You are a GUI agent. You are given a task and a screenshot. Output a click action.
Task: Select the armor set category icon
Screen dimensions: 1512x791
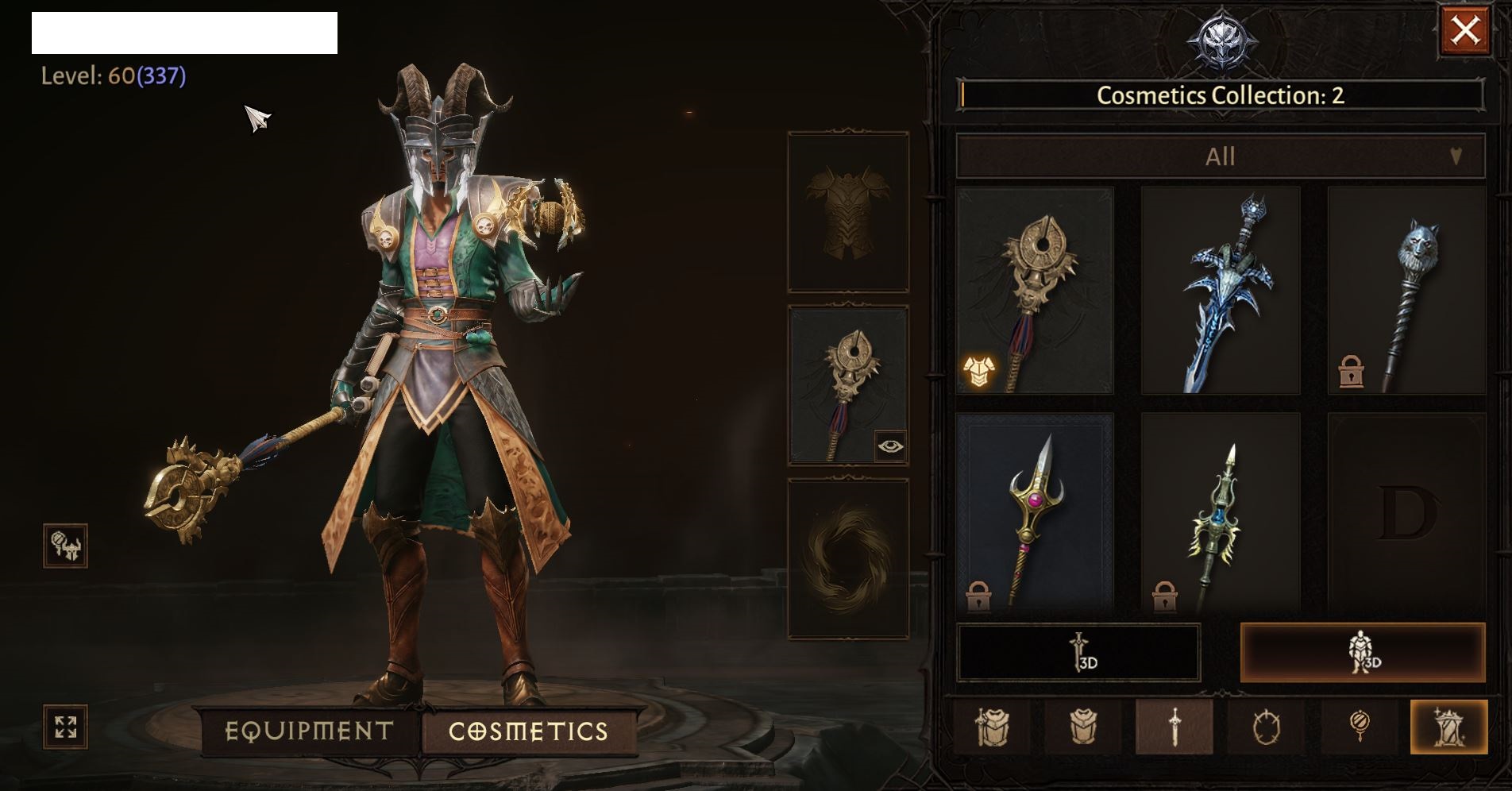pos(992,727)
